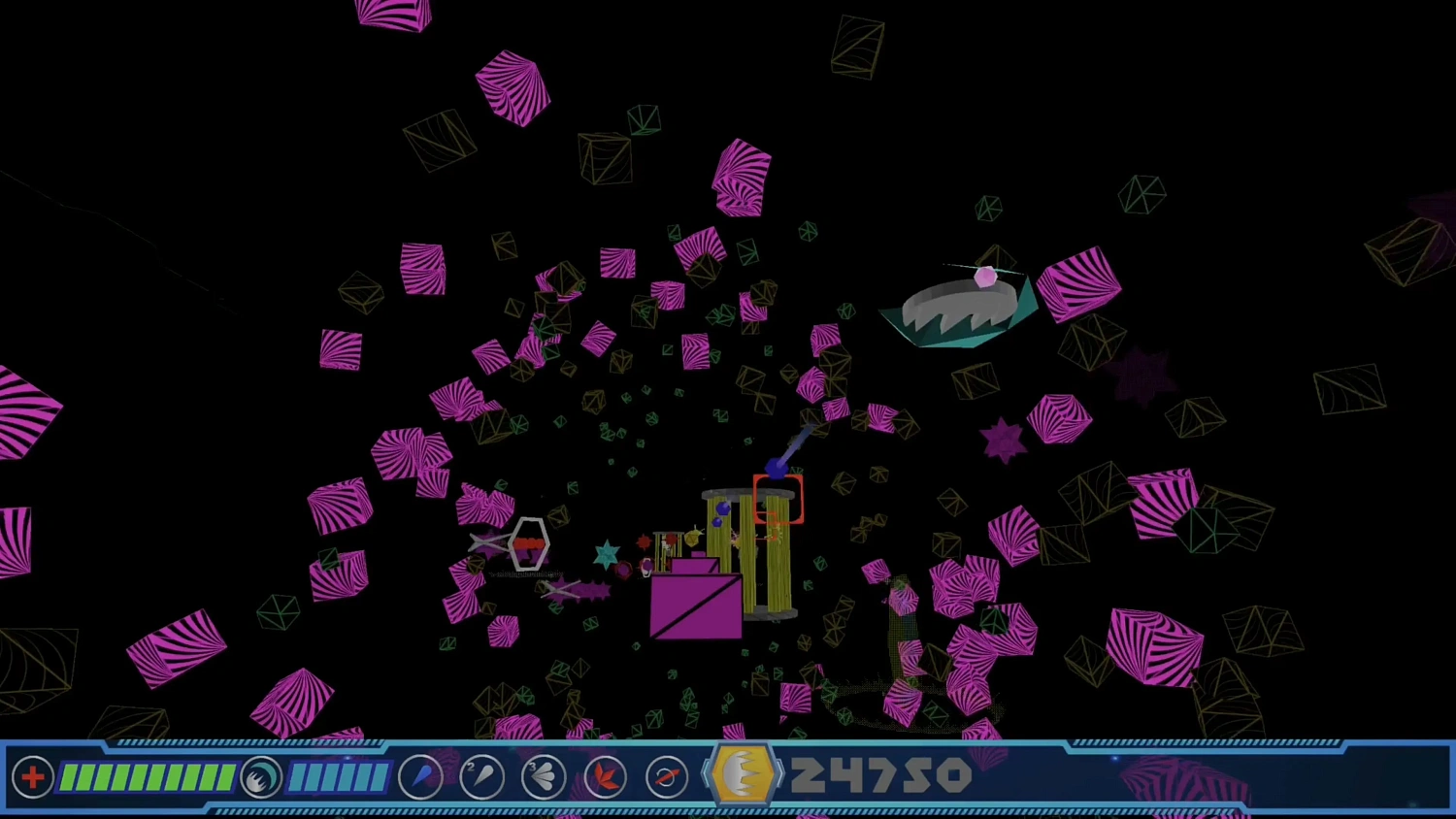Screen dimensions: 1456x819
Task: Select the level-2 dart weapon icon
Action: (482, 776)
